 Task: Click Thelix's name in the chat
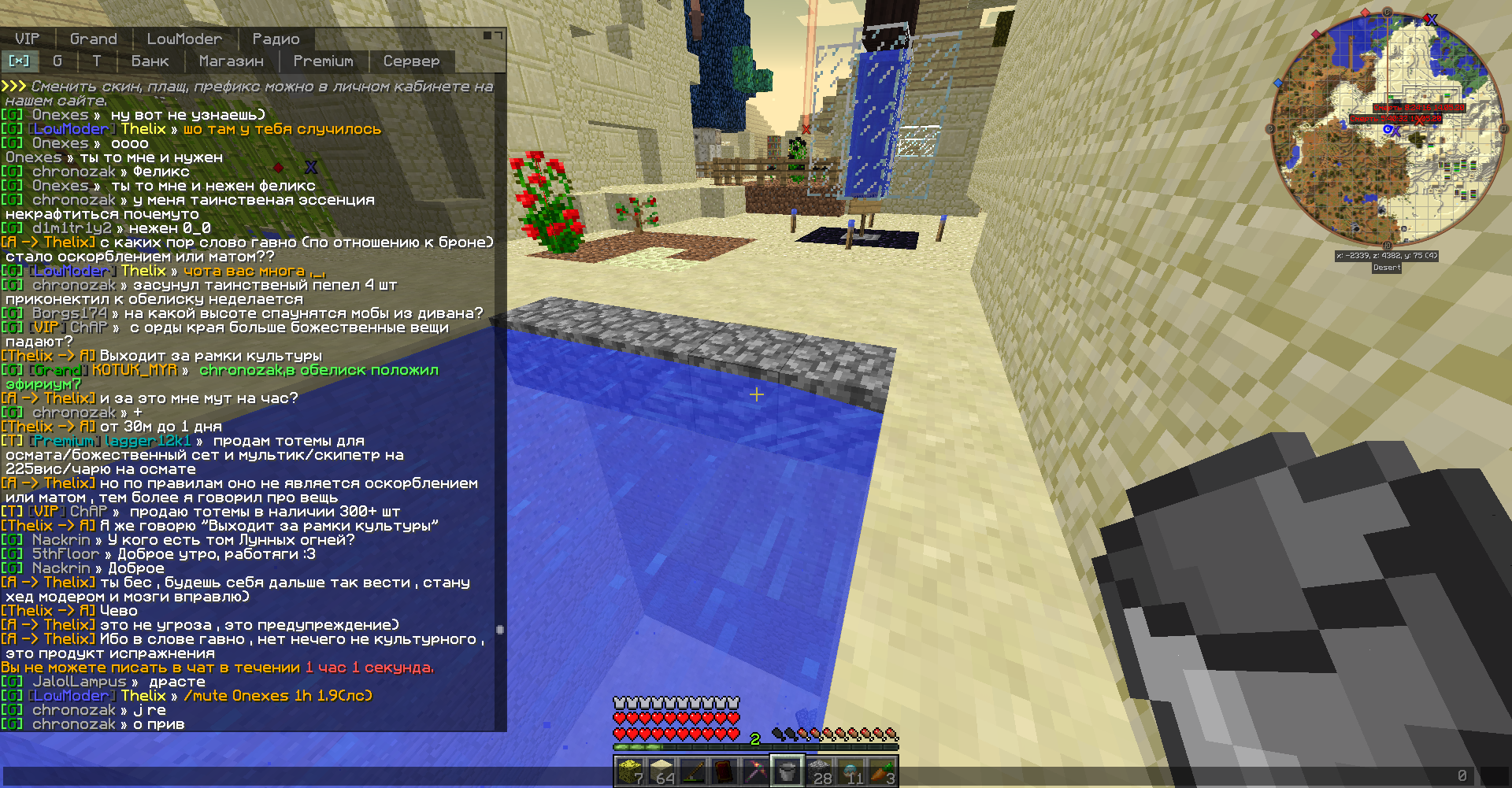pyautogui.click(x=144, y=128)
